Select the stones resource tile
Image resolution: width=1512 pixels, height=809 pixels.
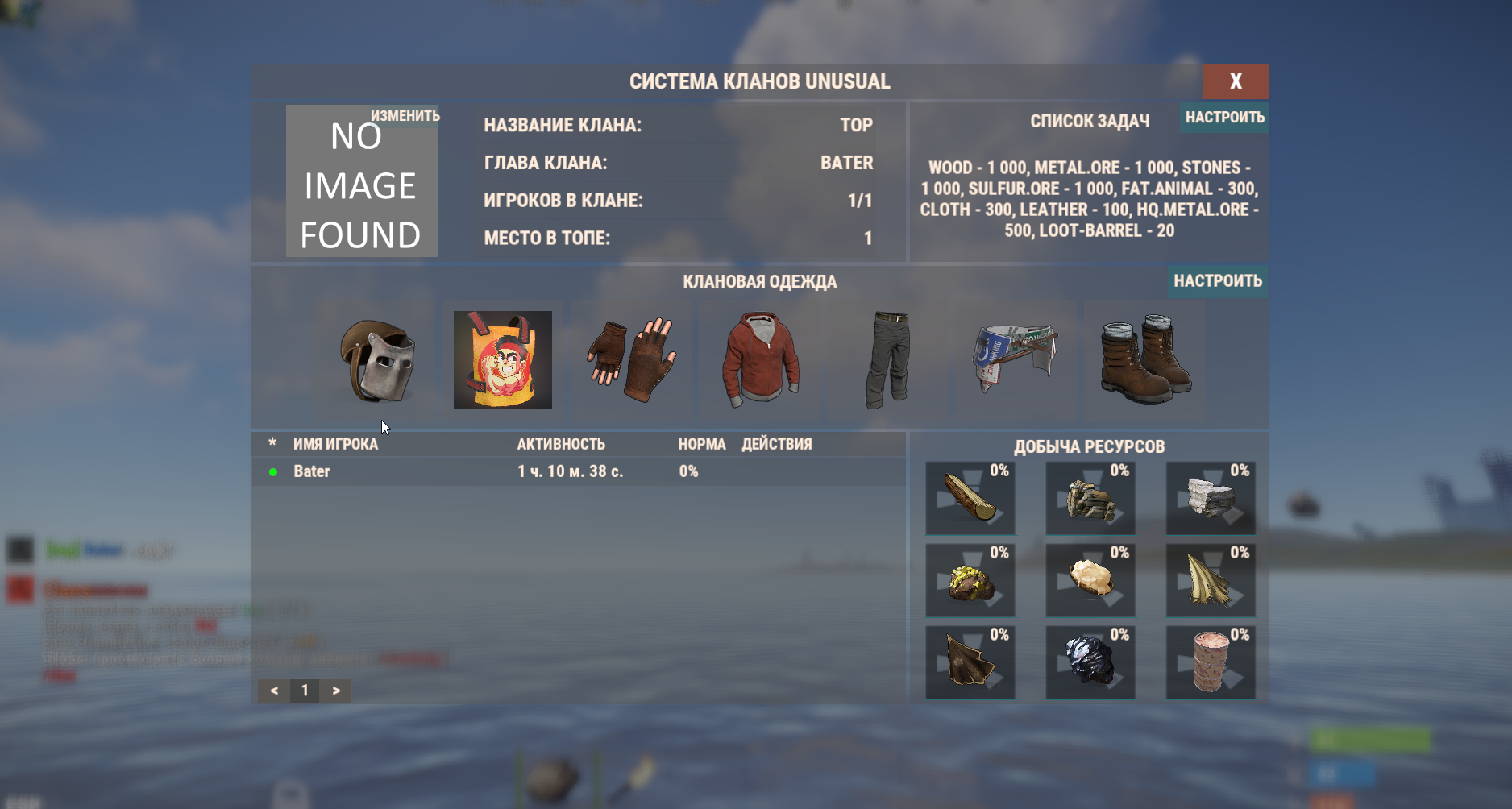tap(1210, 498)
